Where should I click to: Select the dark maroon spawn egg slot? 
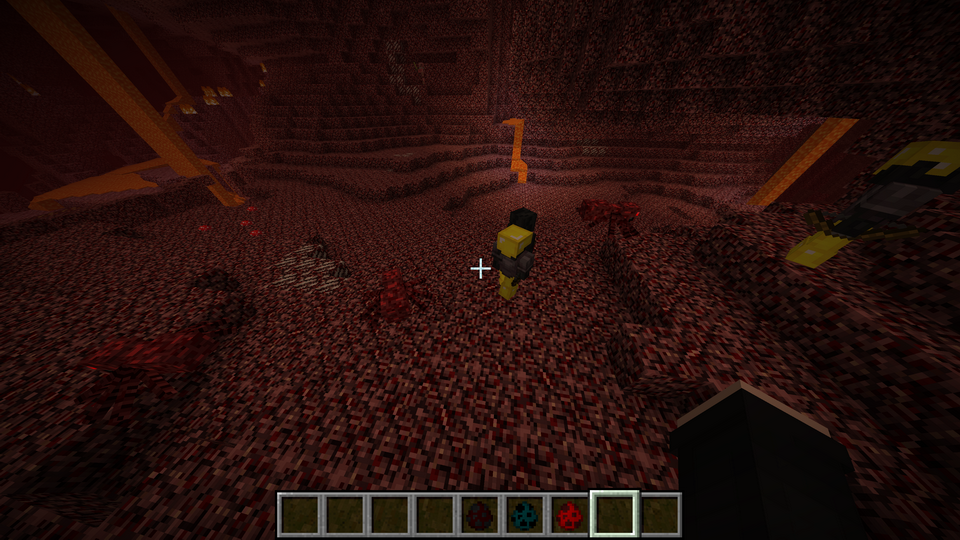pos(479,515)
